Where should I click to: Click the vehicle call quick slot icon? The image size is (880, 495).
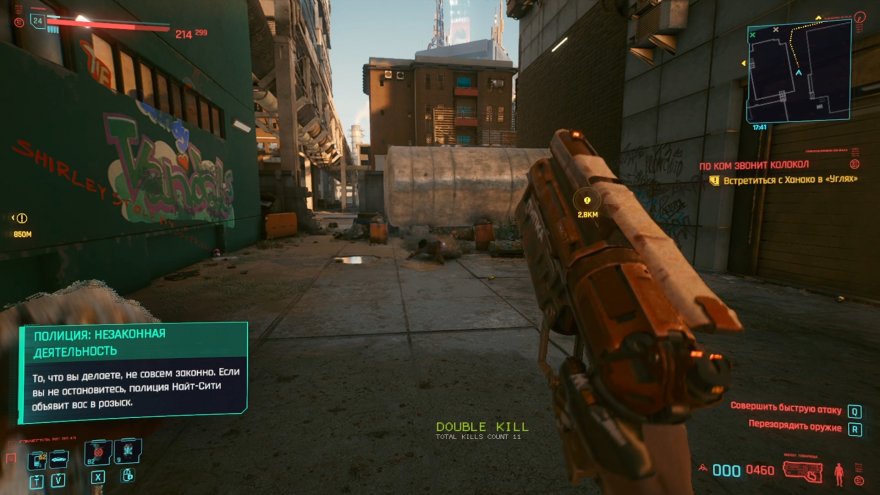59,458
